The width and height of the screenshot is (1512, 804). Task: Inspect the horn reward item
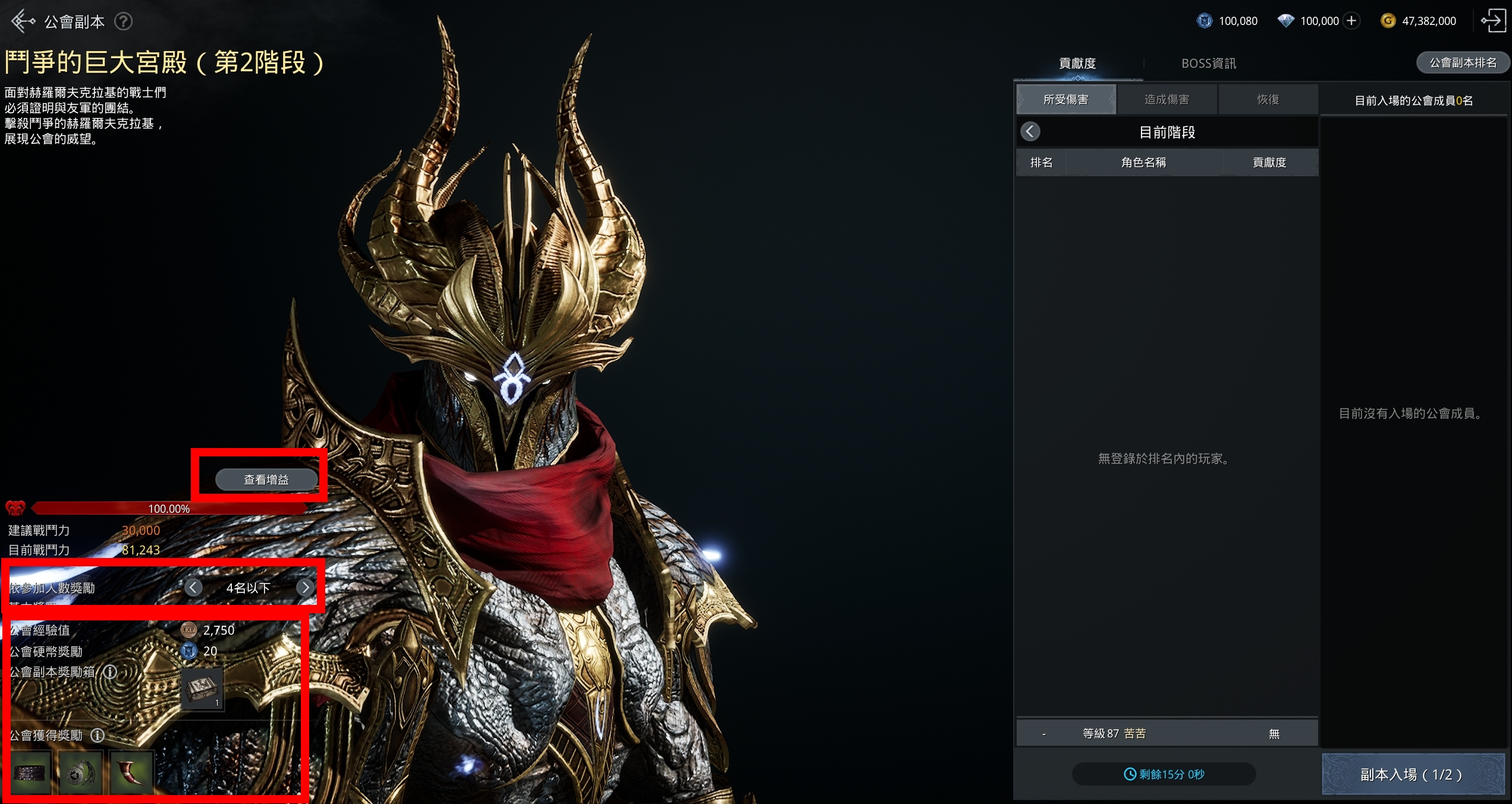click(x=131, y=772)
